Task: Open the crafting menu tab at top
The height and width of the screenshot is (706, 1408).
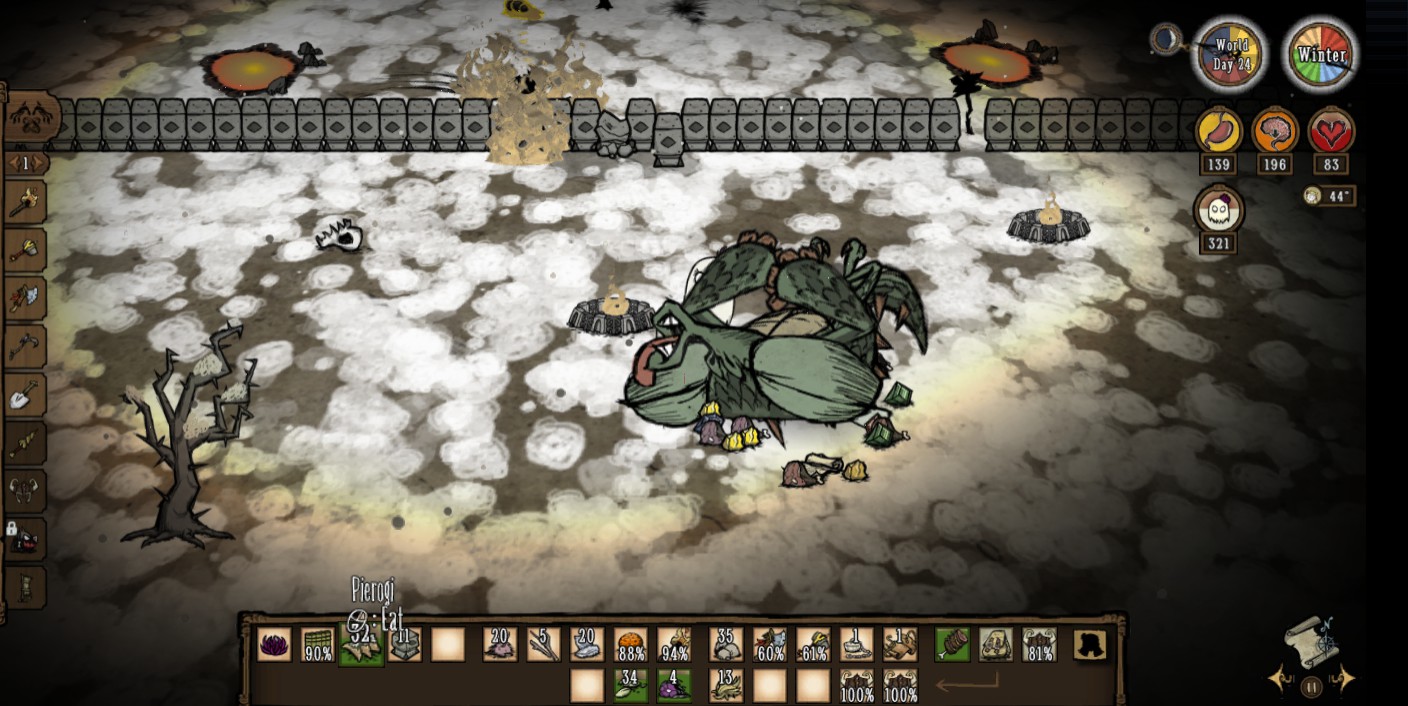Action: (28, 118)
